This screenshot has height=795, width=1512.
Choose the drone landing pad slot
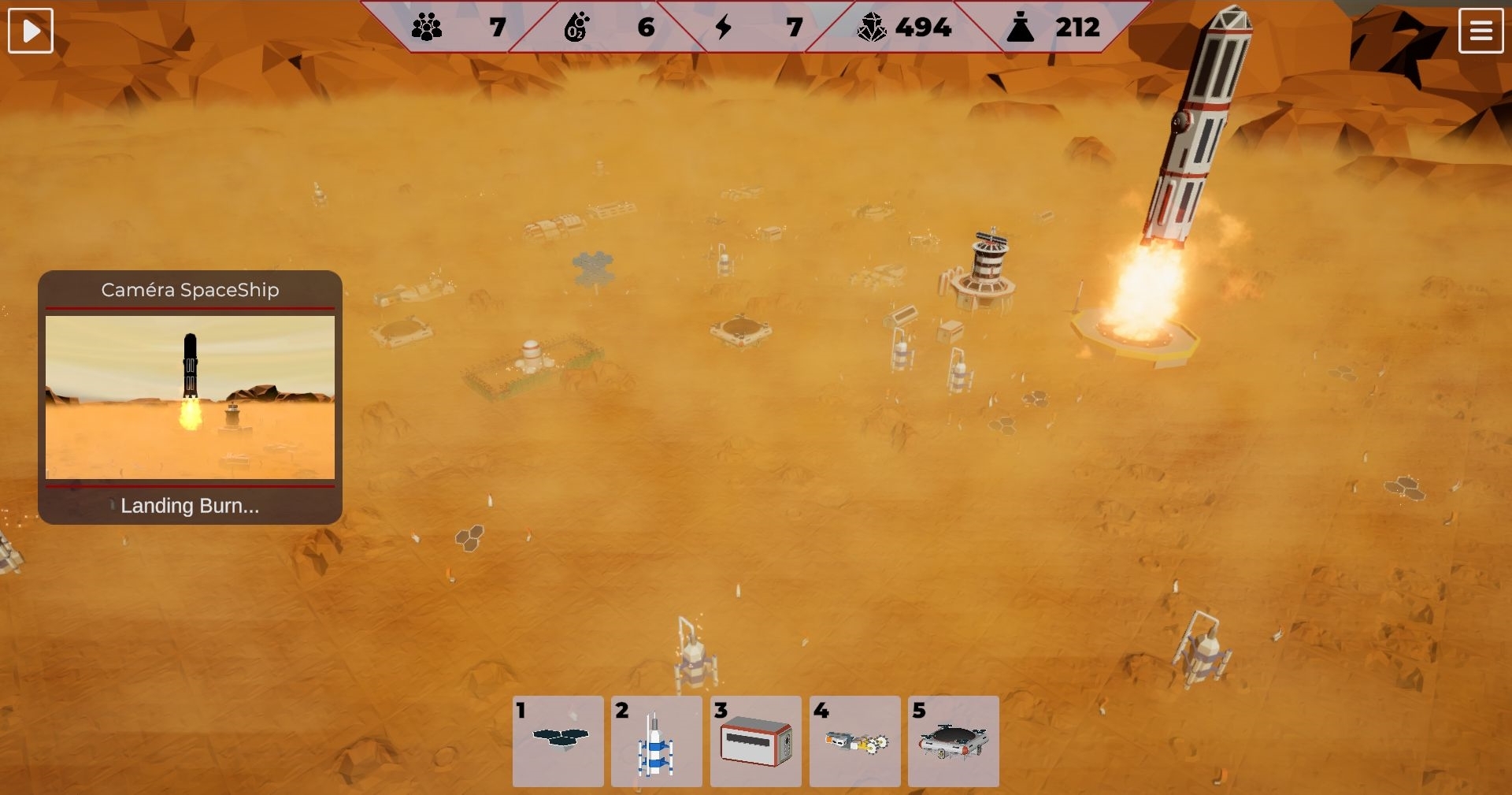click(x=954, y=741)
